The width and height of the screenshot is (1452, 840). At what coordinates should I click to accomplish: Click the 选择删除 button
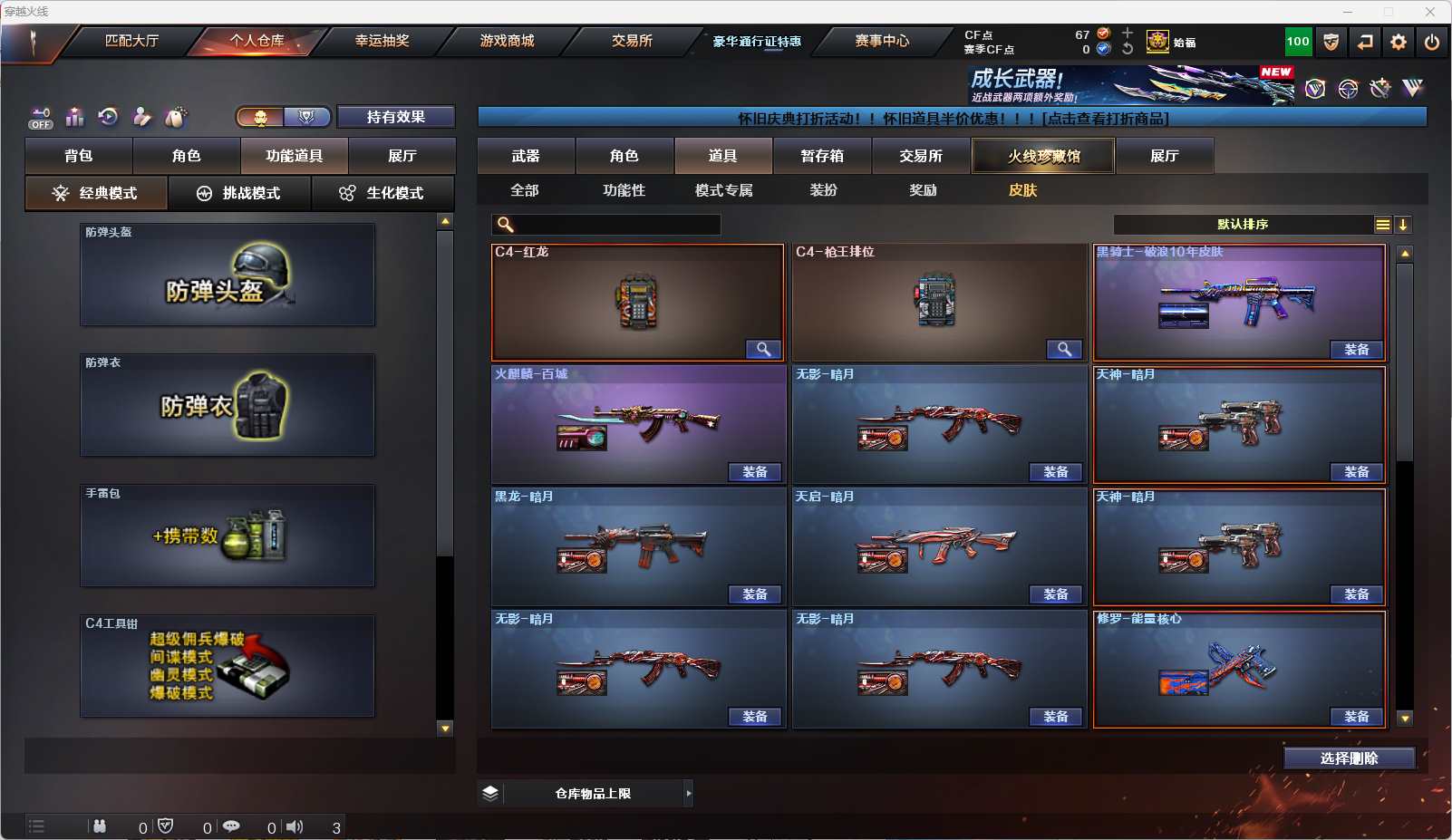click(x=1349, y=758)
